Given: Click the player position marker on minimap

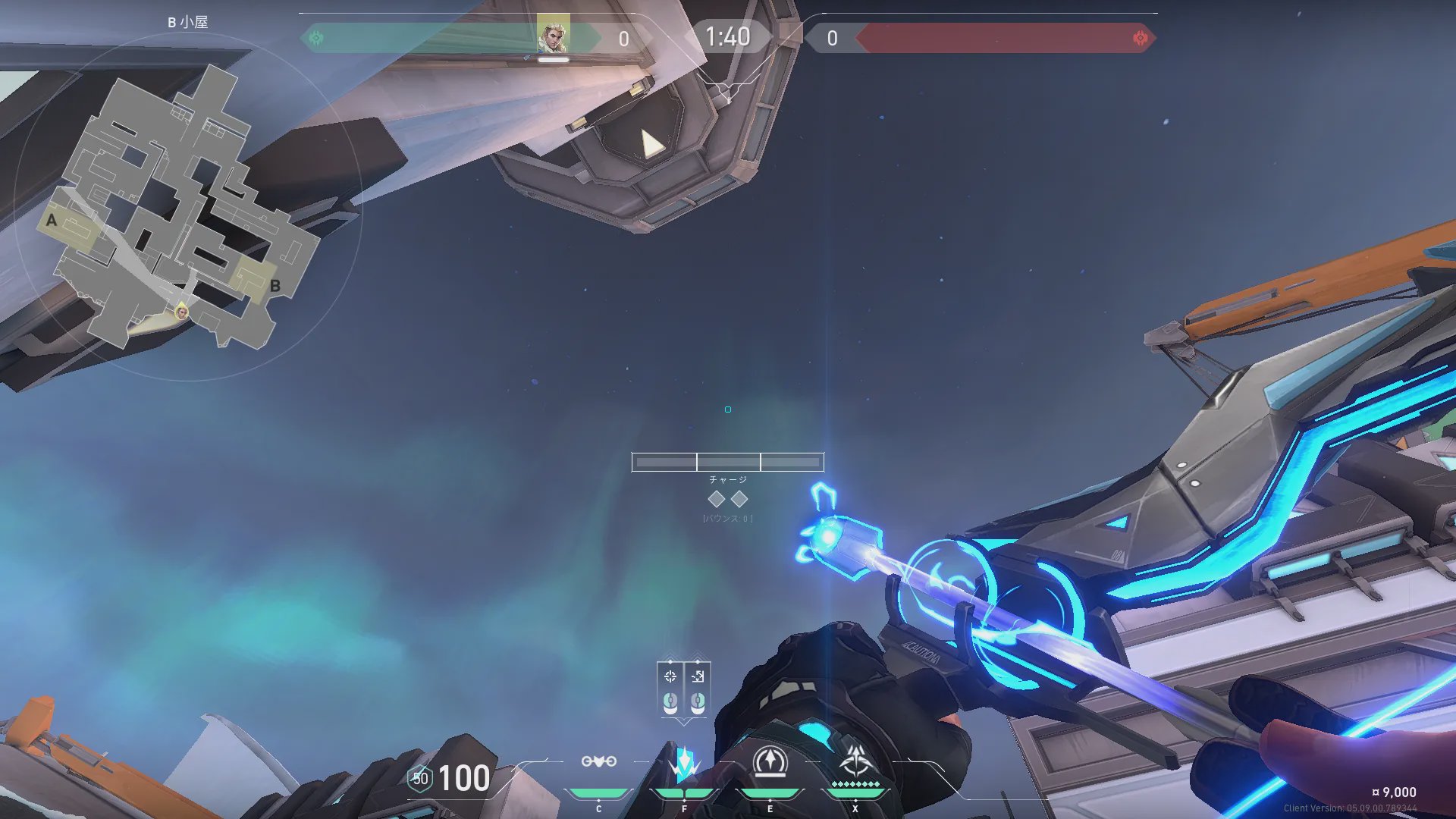Looking at the screenshot, I should [x=182, y=312].
